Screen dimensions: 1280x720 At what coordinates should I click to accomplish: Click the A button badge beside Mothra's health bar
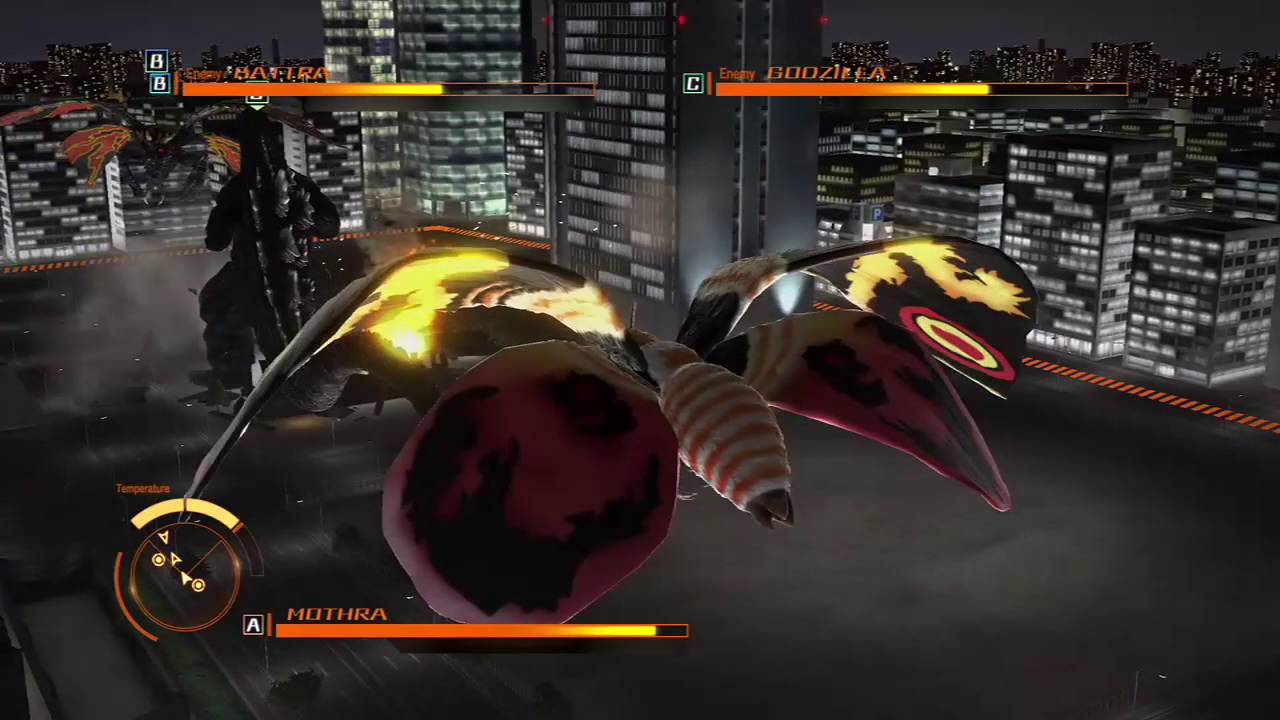253,625
